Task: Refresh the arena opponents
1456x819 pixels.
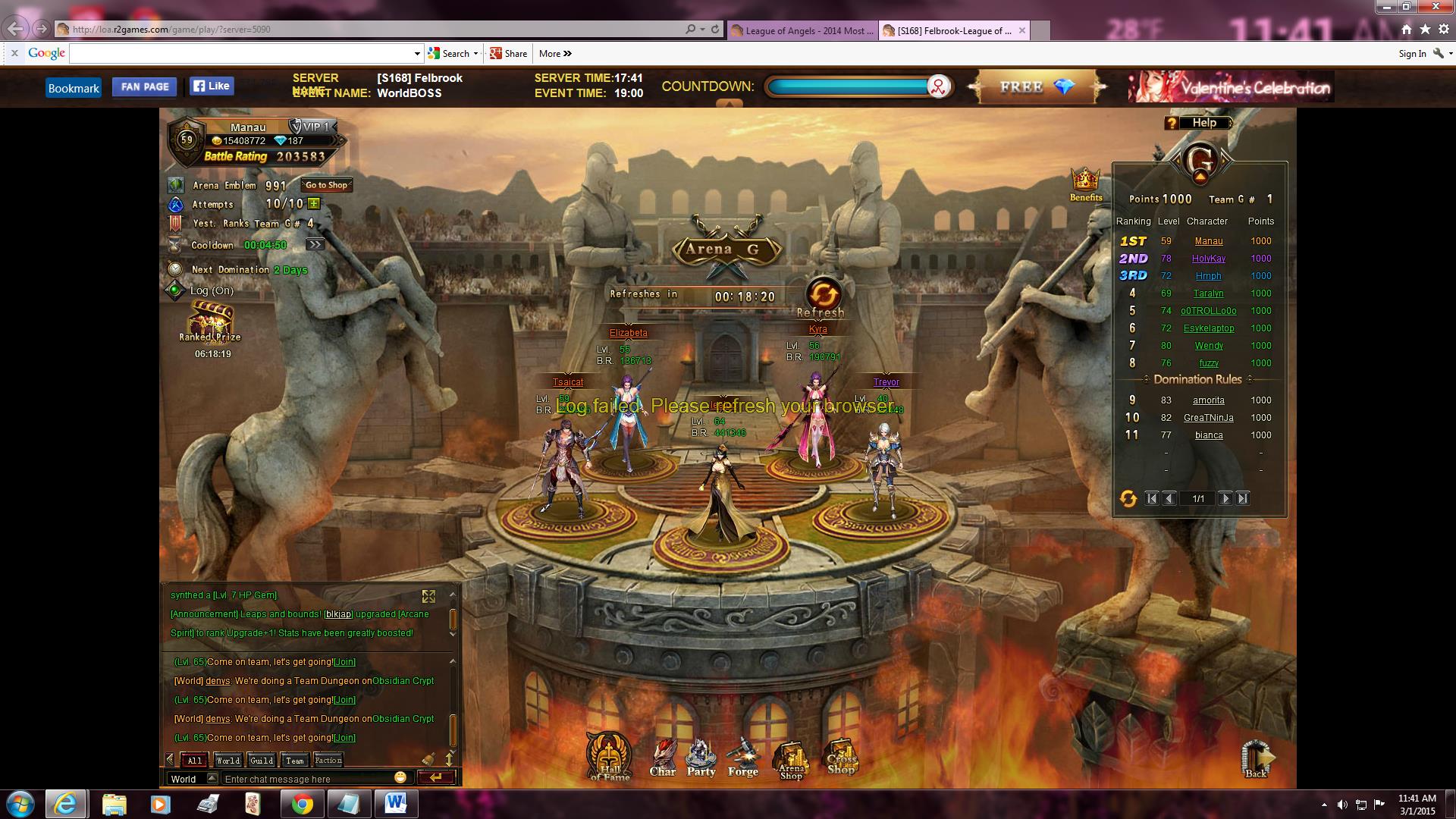Action: [x=823, y=296]
